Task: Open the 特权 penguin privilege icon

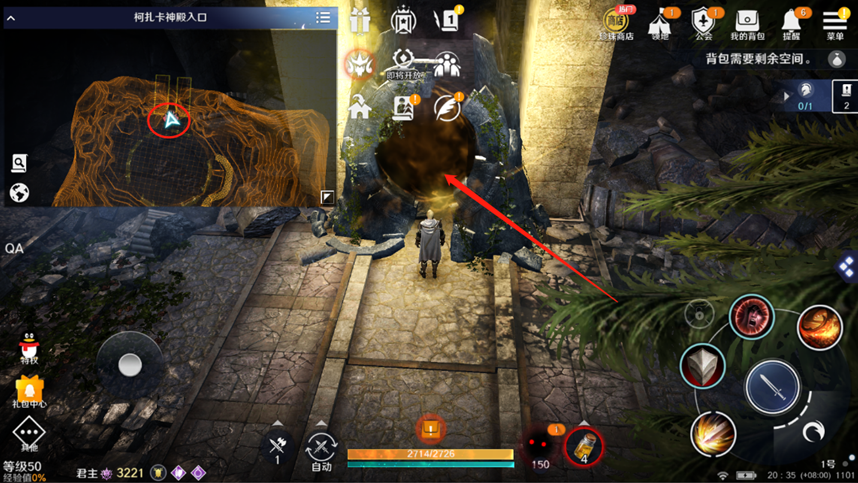Action: click(x=29, y=346)
